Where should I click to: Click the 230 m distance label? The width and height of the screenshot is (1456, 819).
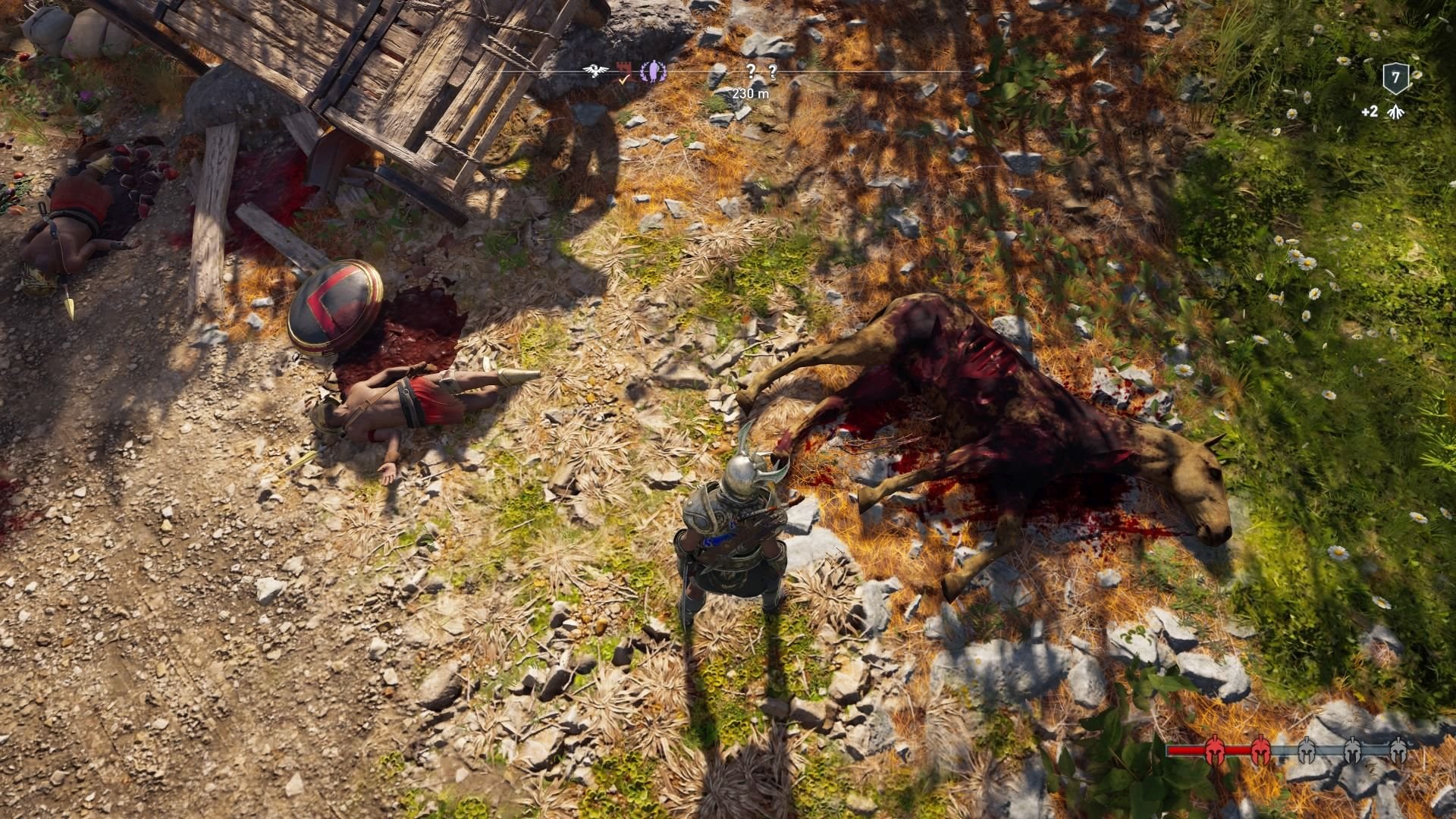[x=750, y=93]
